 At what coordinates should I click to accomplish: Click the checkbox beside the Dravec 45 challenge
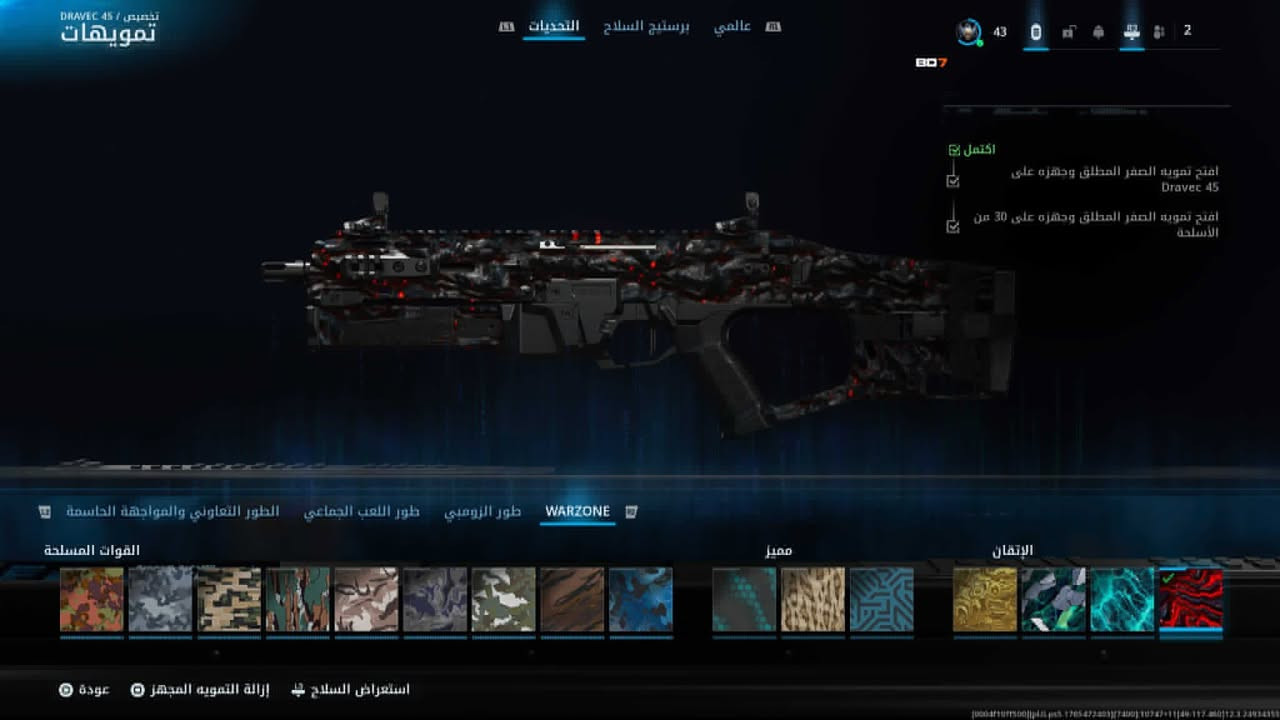(951, 180)
